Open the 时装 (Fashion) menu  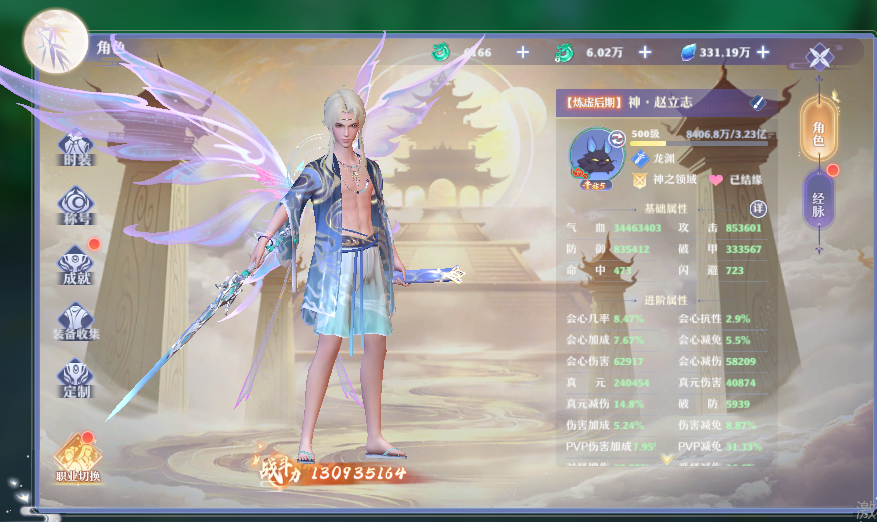(x=76, y=149)
